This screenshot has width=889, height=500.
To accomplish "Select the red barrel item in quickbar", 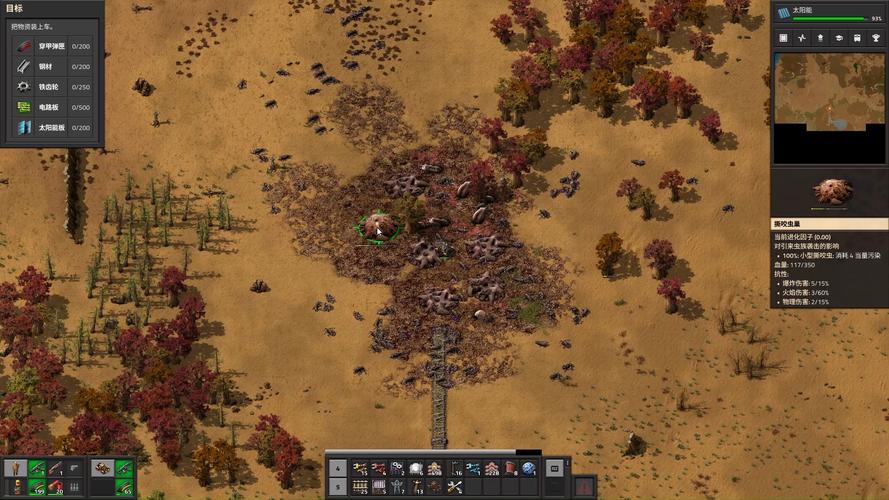I will coord(510,468).
